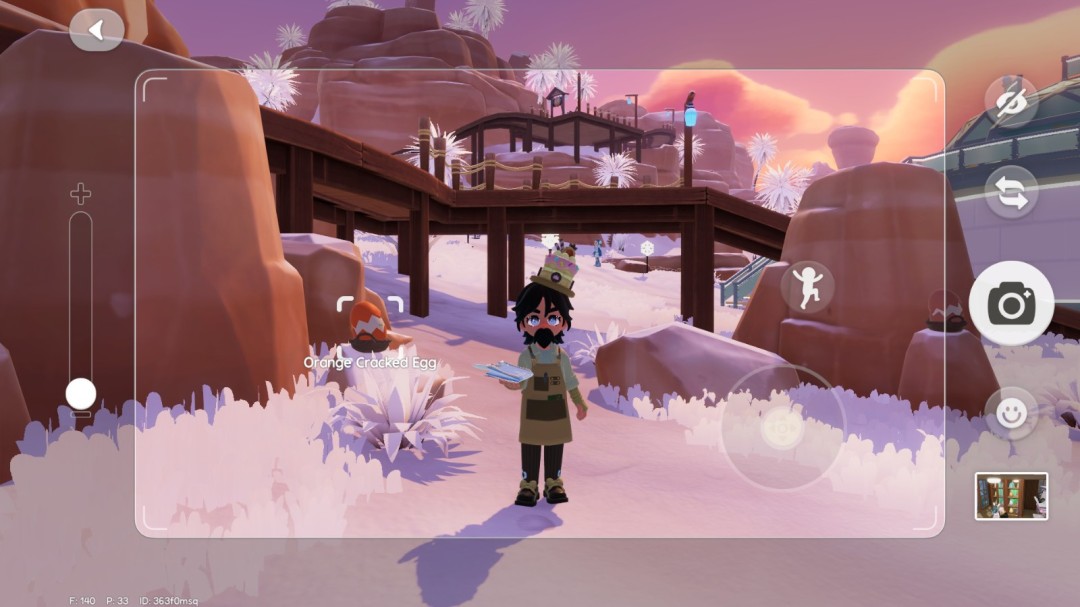Screen dimensions: 1080x607
Task: Open the character pose menu
Action: click(x=807, y=287)
